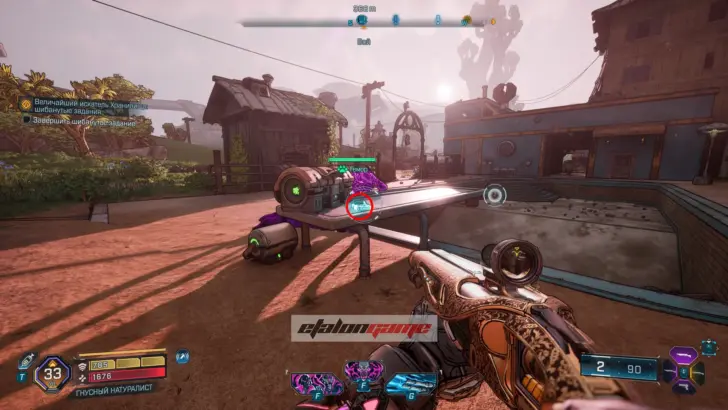
Task: Click the repair kit syringe icon
Action: (26, 360)
